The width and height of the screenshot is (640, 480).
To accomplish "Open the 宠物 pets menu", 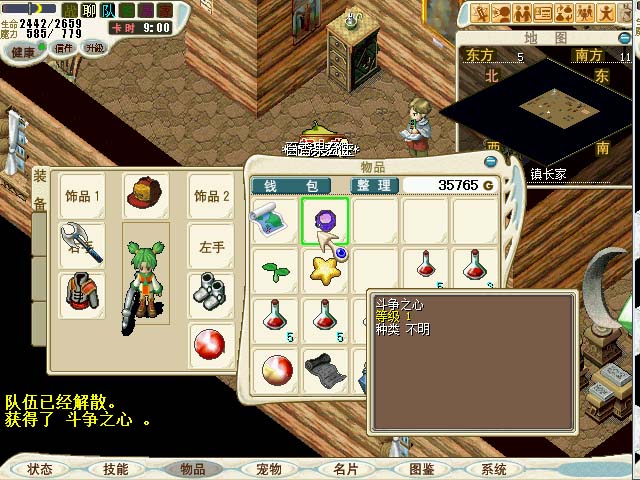I will 268,468.
